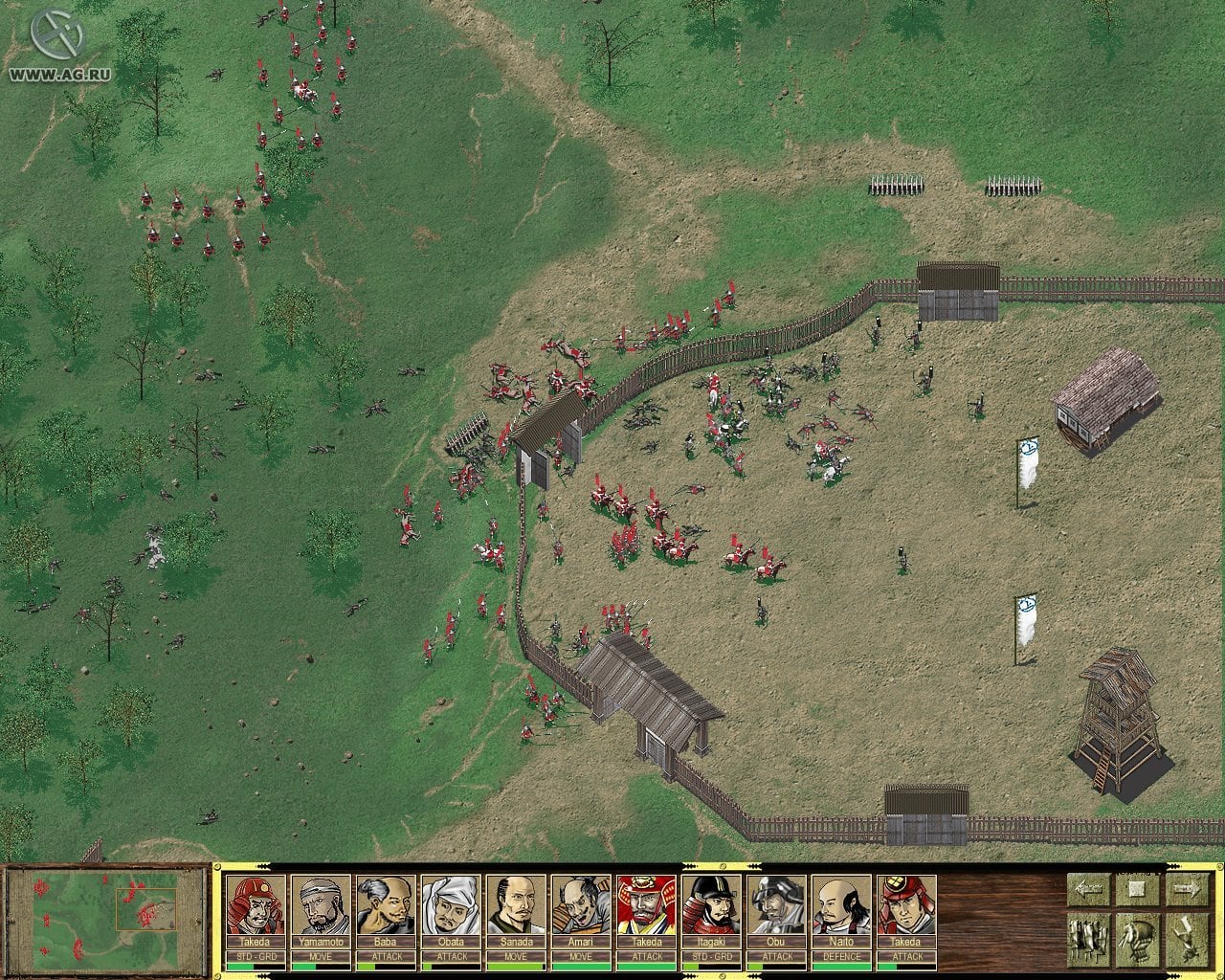This screenshot has width=1225, height=980.
Task: Select the Takeda general marked STD-GRD
Action: point(256,905)
